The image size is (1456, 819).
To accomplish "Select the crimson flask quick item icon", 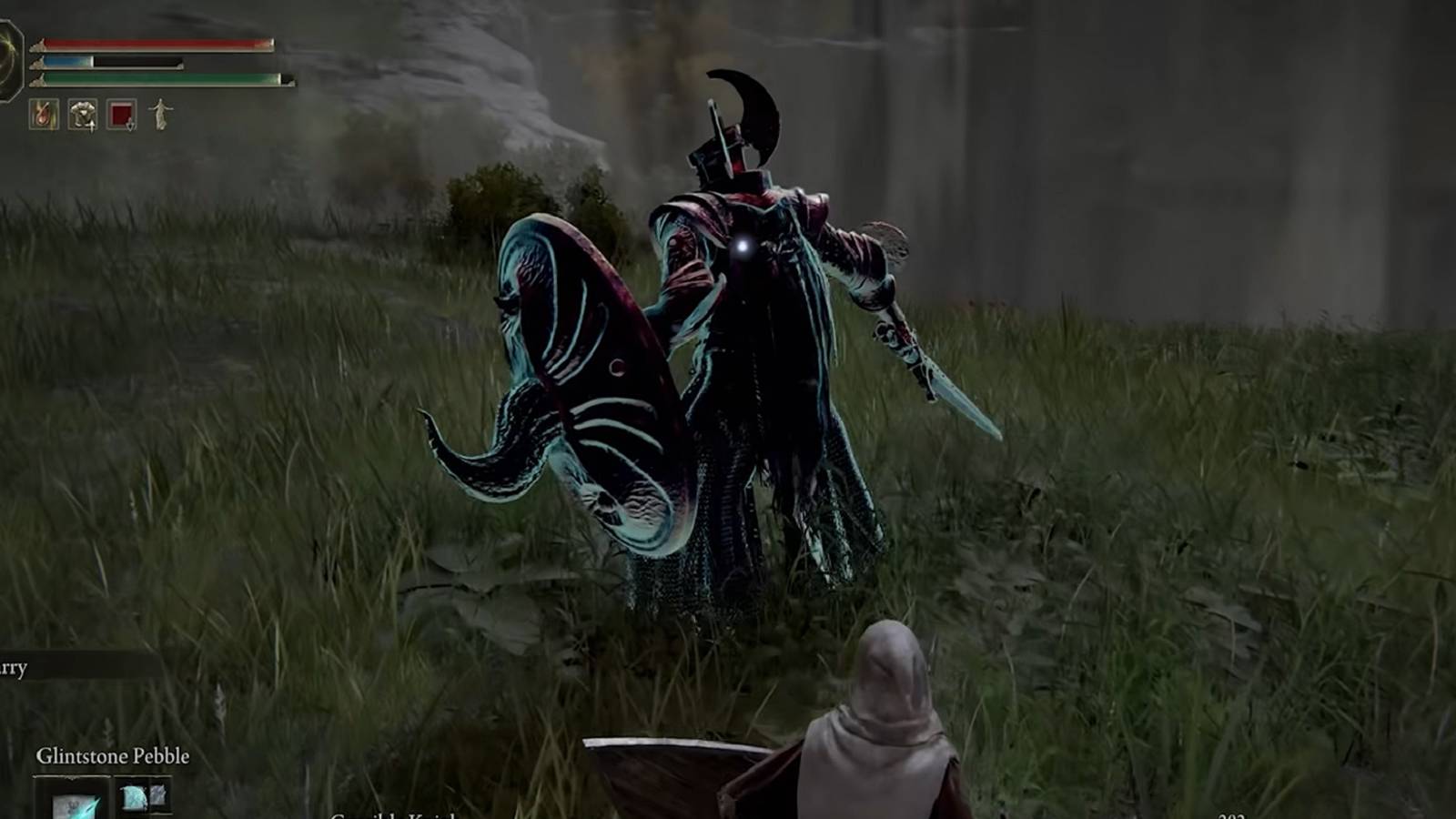I will pyautogui.click(x=121, y=115).
